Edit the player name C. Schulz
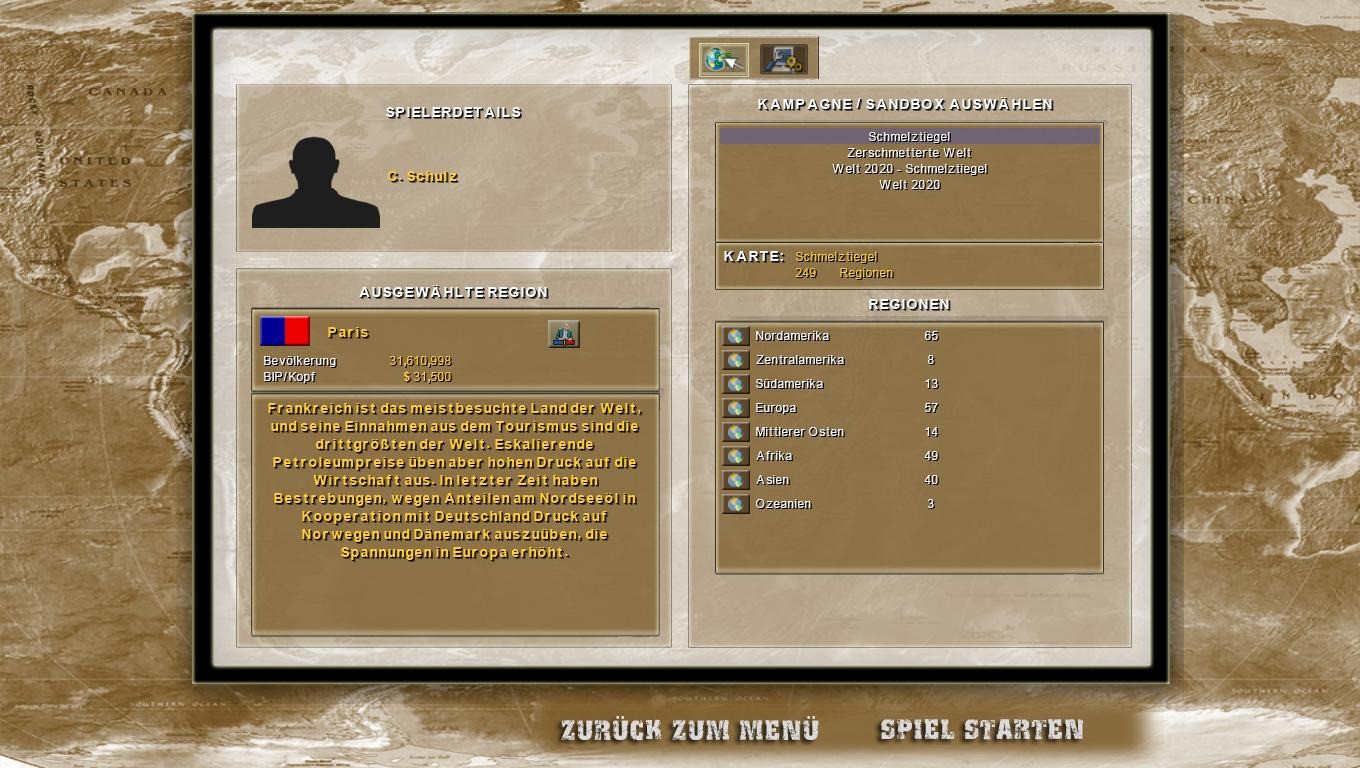The width and height of the screenshot is (1360, 768). point(423,177)
